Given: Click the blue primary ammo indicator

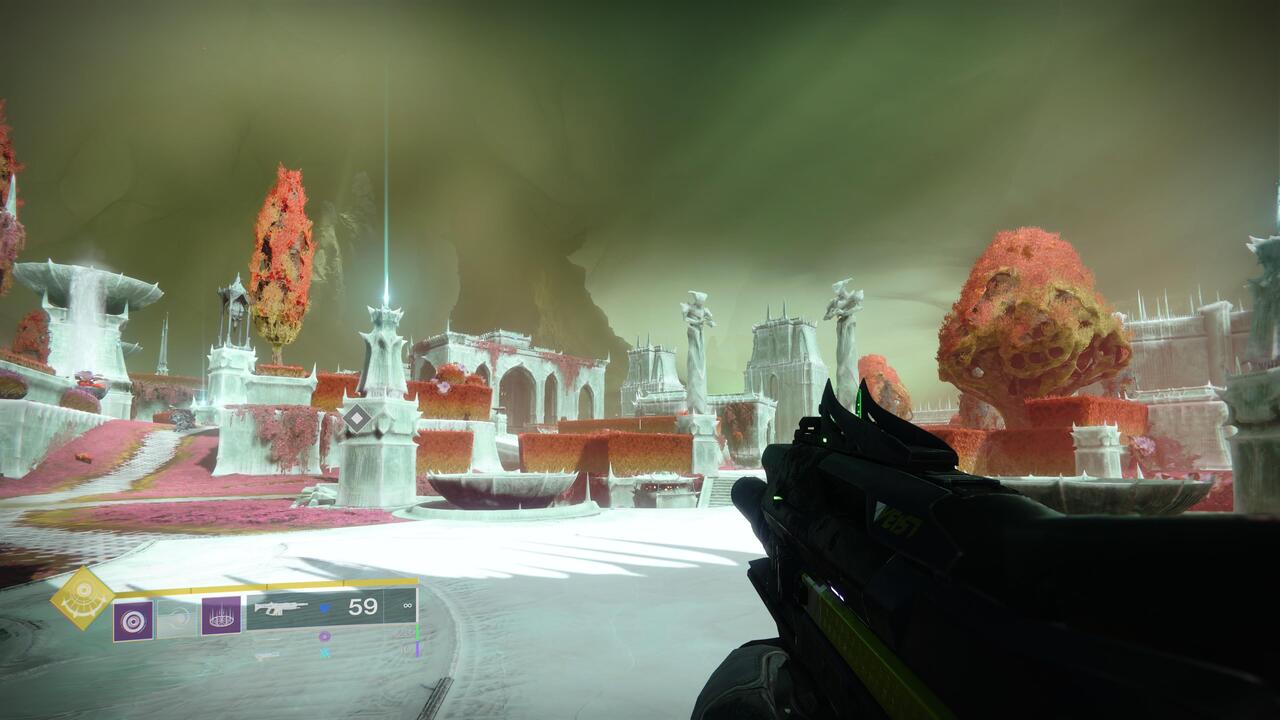Looking at the screenshot, I should pos(325,608).
